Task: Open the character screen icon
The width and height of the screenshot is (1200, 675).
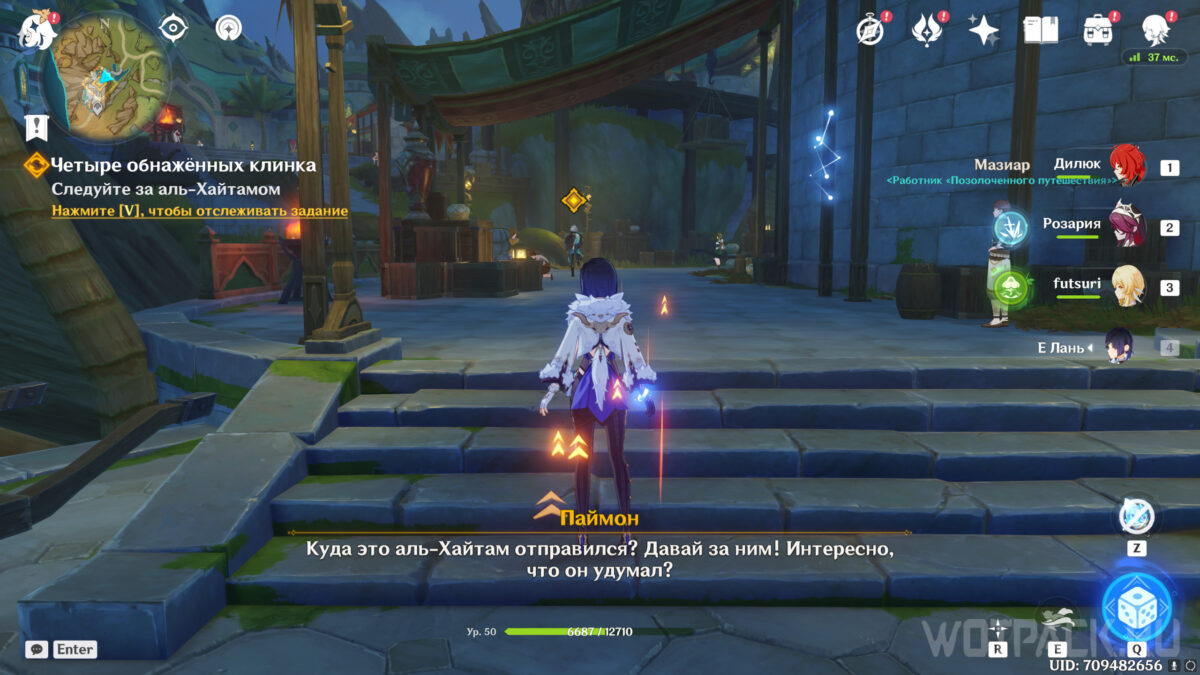Action: tap(1157, 30)
